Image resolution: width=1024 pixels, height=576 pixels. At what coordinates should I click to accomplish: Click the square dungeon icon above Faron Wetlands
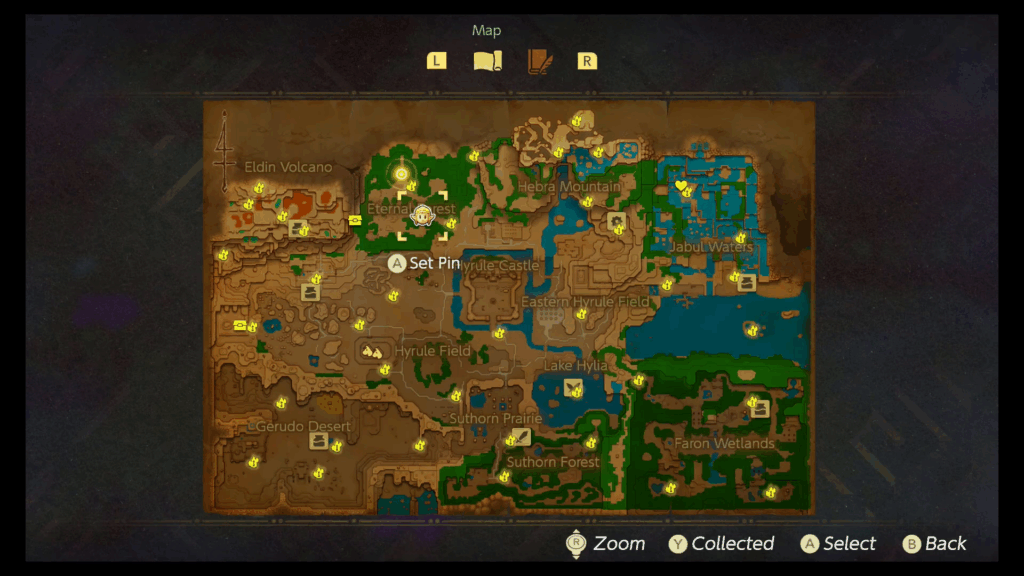(760, 408)
